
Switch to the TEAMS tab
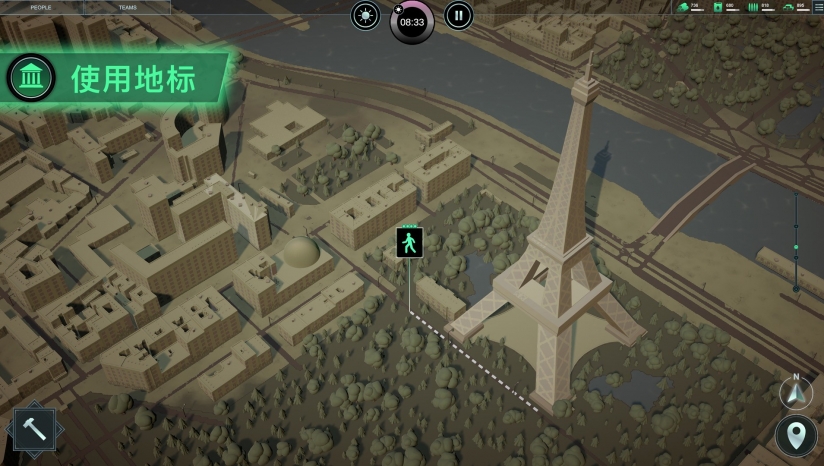click(x=128, y=7)
